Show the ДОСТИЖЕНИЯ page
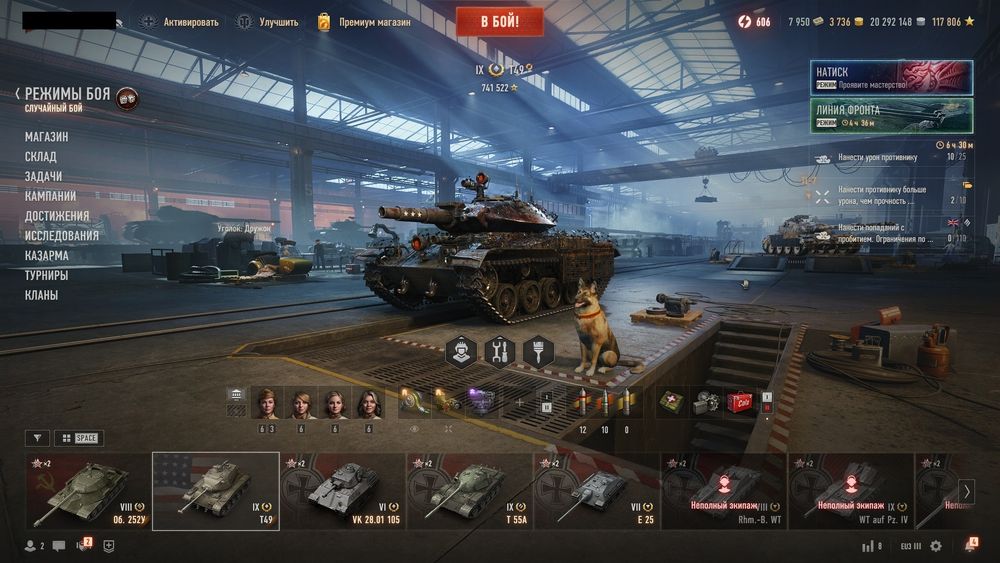 [x=57, y=216]
